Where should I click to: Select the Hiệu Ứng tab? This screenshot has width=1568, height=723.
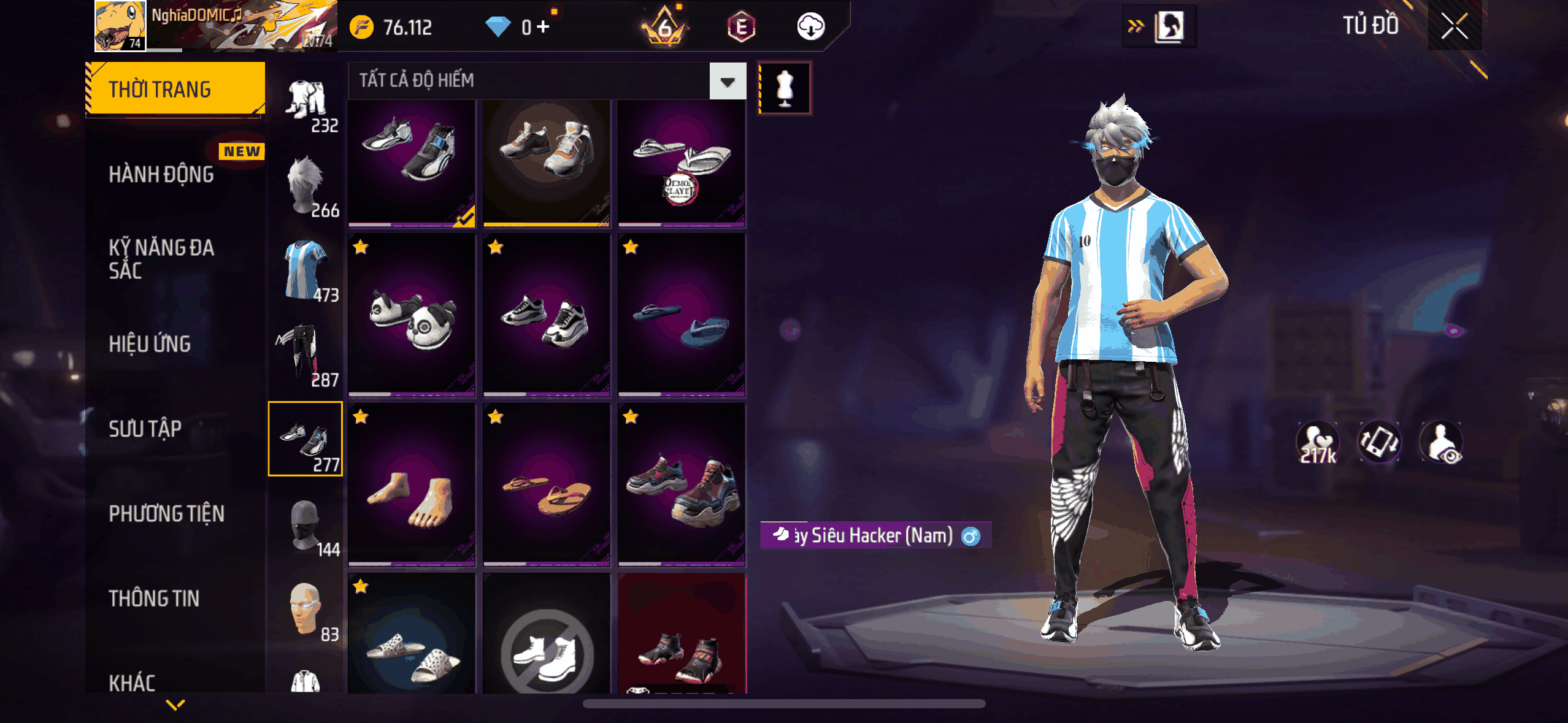pos(150,344)
